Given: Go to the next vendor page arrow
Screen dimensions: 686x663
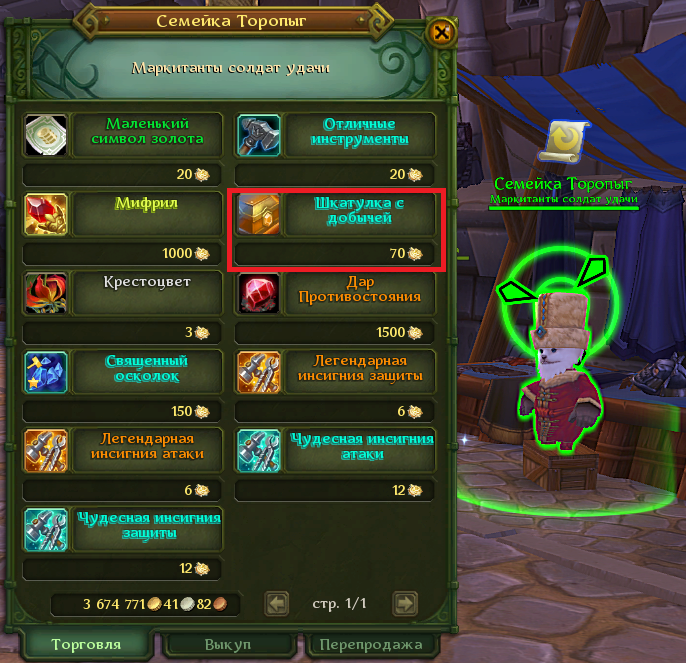Looking at the screenshot, I should click(404, 603).
